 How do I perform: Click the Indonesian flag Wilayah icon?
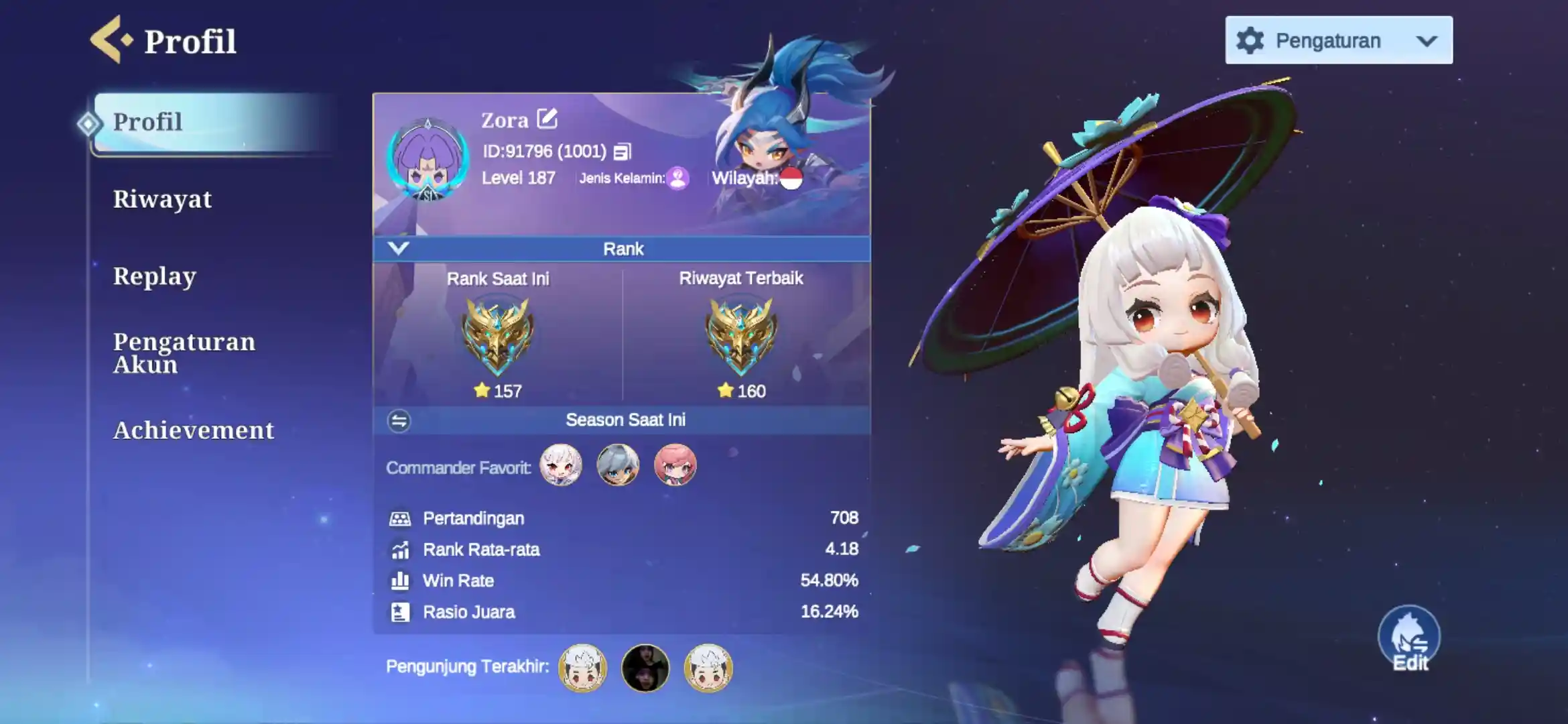click(x=791, y=178)
